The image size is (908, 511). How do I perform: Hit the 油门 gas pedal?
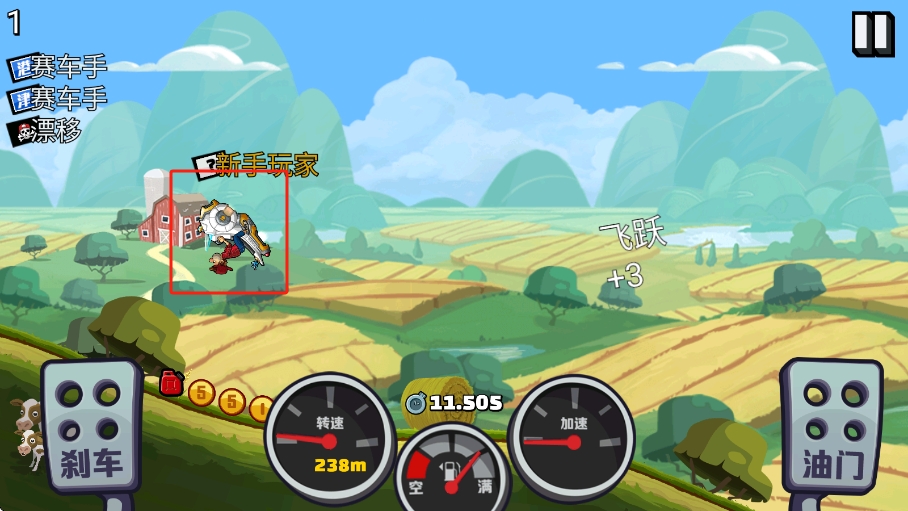click(x=830, y=427)
